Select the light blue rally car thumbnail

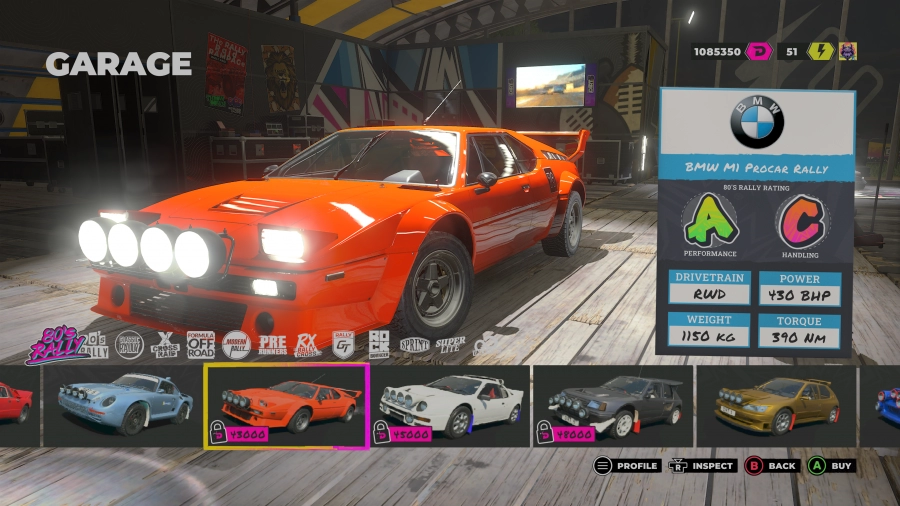pyautogui.click(x=124, y=405)
